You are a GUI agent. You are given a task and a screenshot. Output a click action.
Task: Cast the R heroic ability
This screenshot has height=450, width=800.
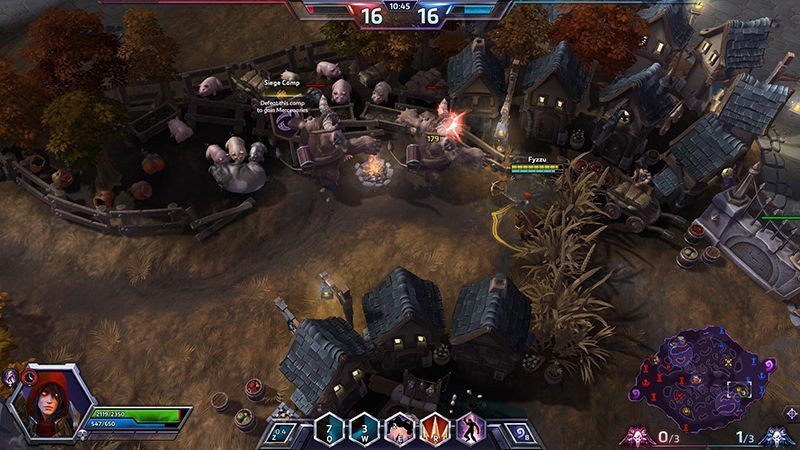pos(436,428)
